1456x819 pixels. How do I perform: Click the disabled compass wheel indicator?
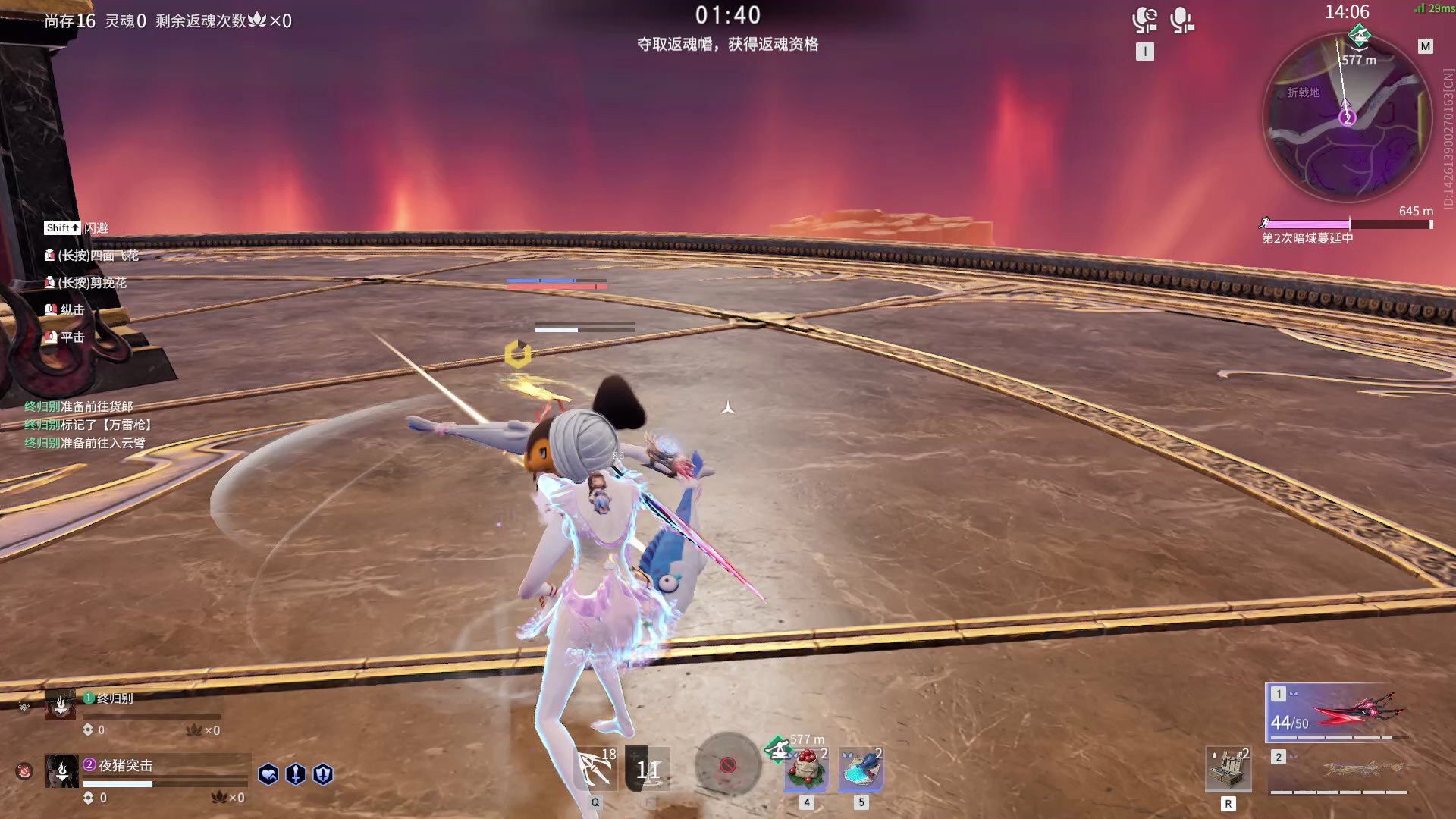(726, 764)
